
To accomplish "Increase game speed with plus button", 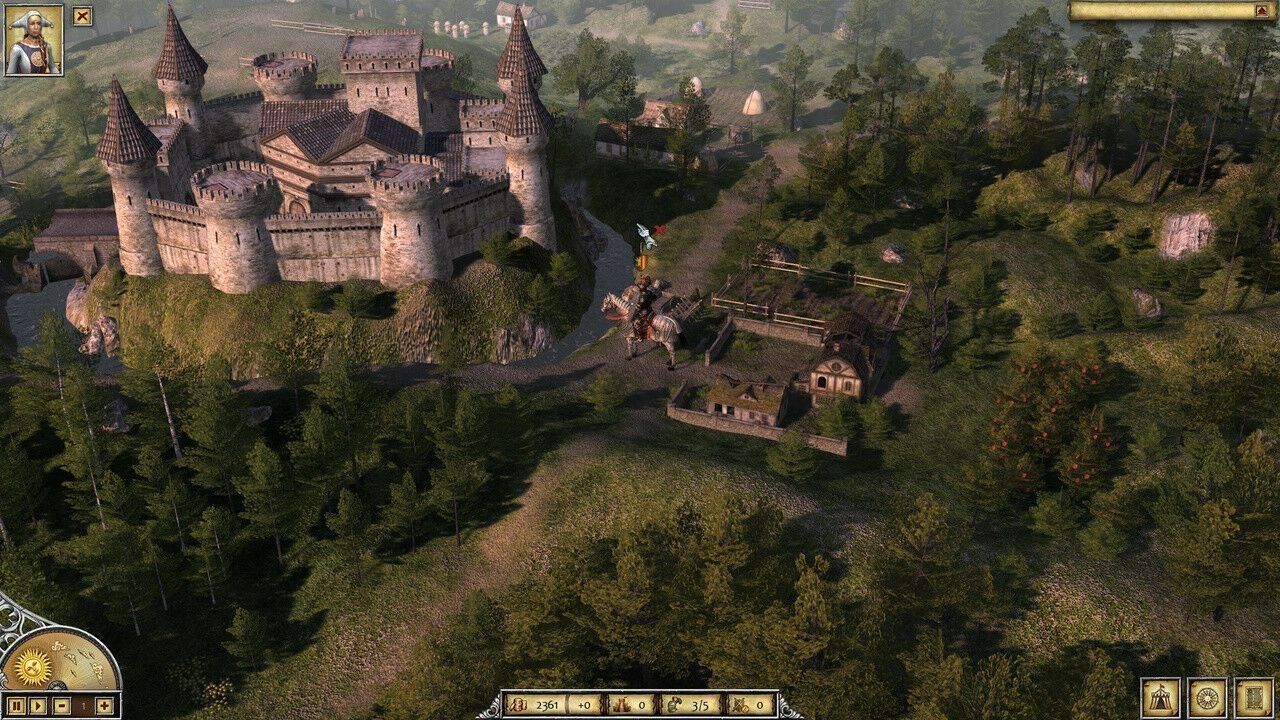I will click(x=104, y=706).
